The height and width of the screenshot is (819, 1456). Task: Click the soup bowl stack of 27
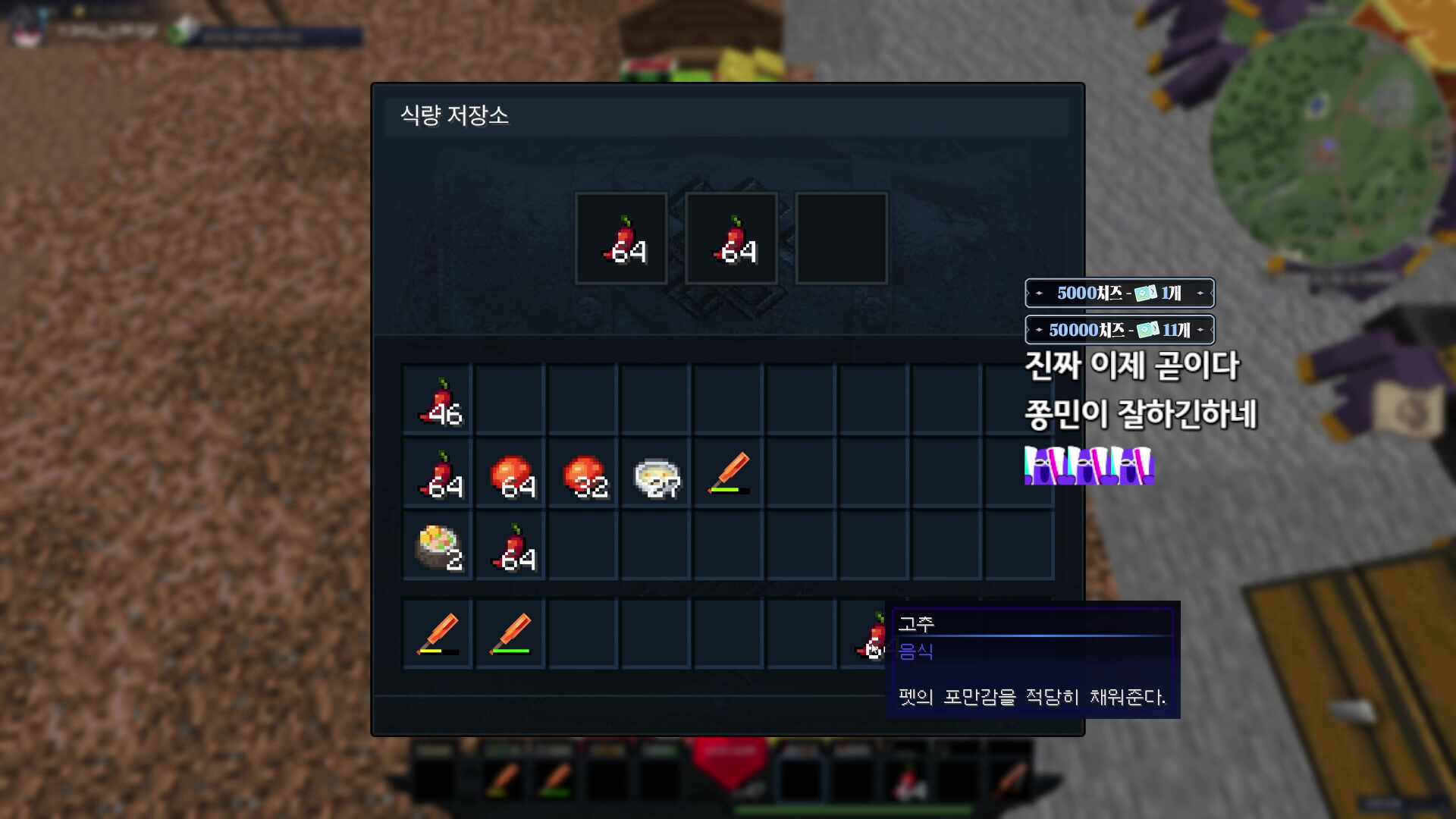click(x=656, y=474)
